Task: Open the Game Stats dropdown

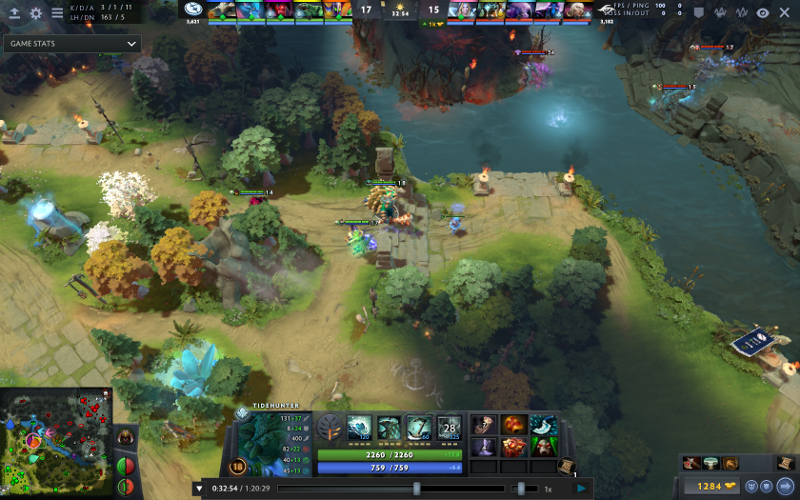Action: (70, 45)
